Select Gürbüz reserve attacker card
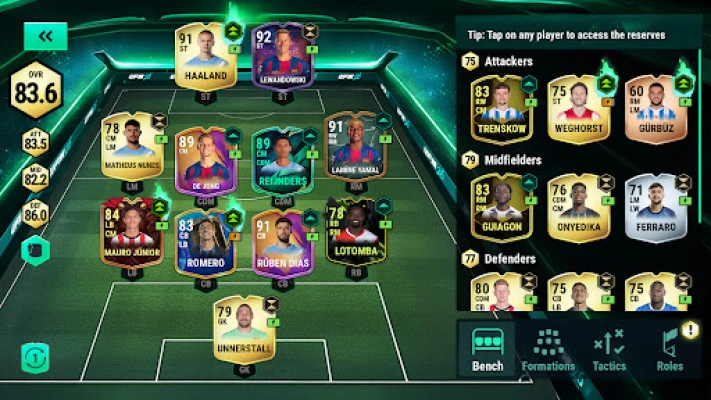 coord(654,108)
